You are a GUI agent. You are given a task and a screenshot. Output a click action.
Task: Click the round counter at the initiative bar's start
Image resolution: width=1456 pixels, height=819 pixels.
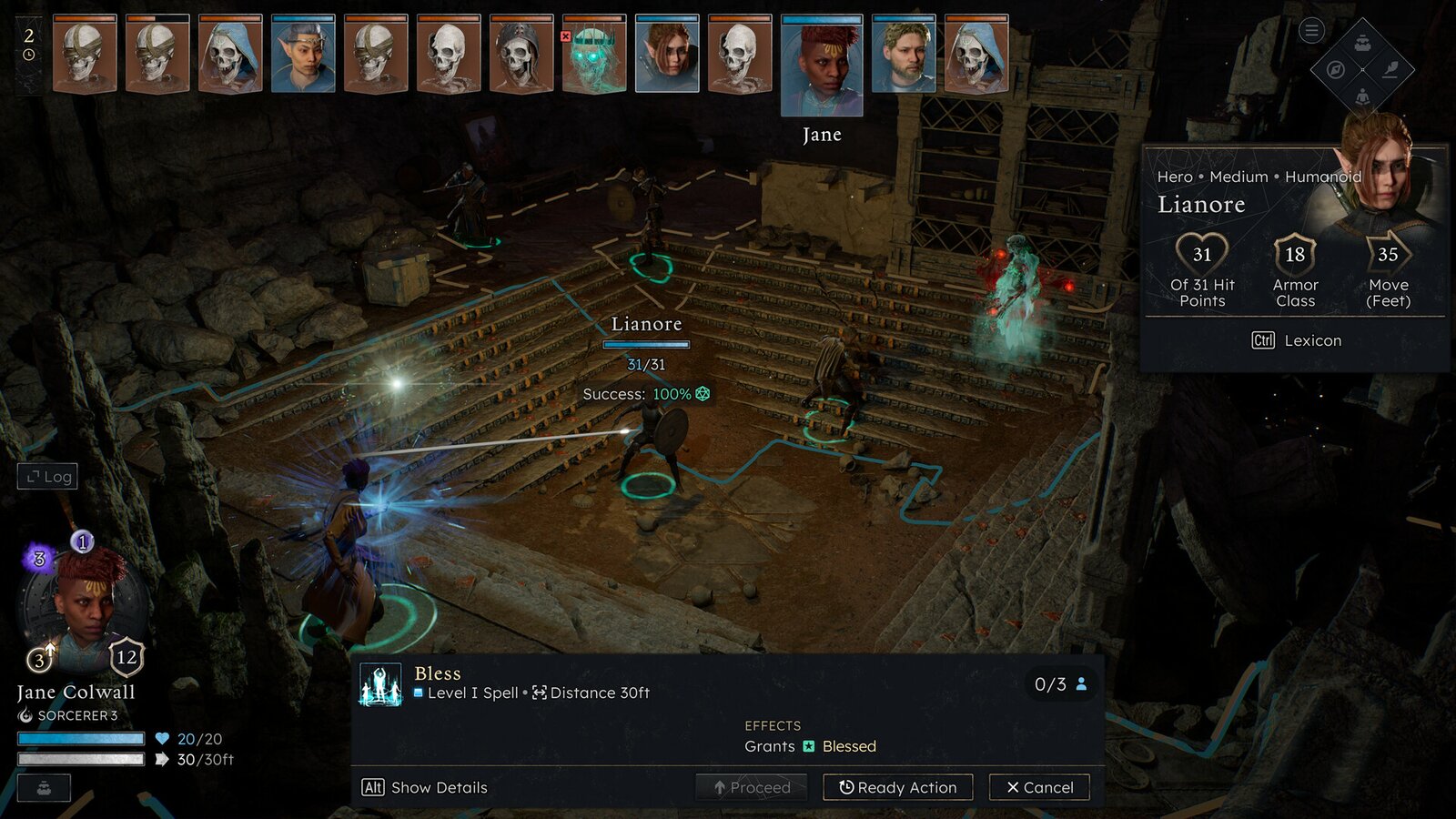(x=29, y=45)
